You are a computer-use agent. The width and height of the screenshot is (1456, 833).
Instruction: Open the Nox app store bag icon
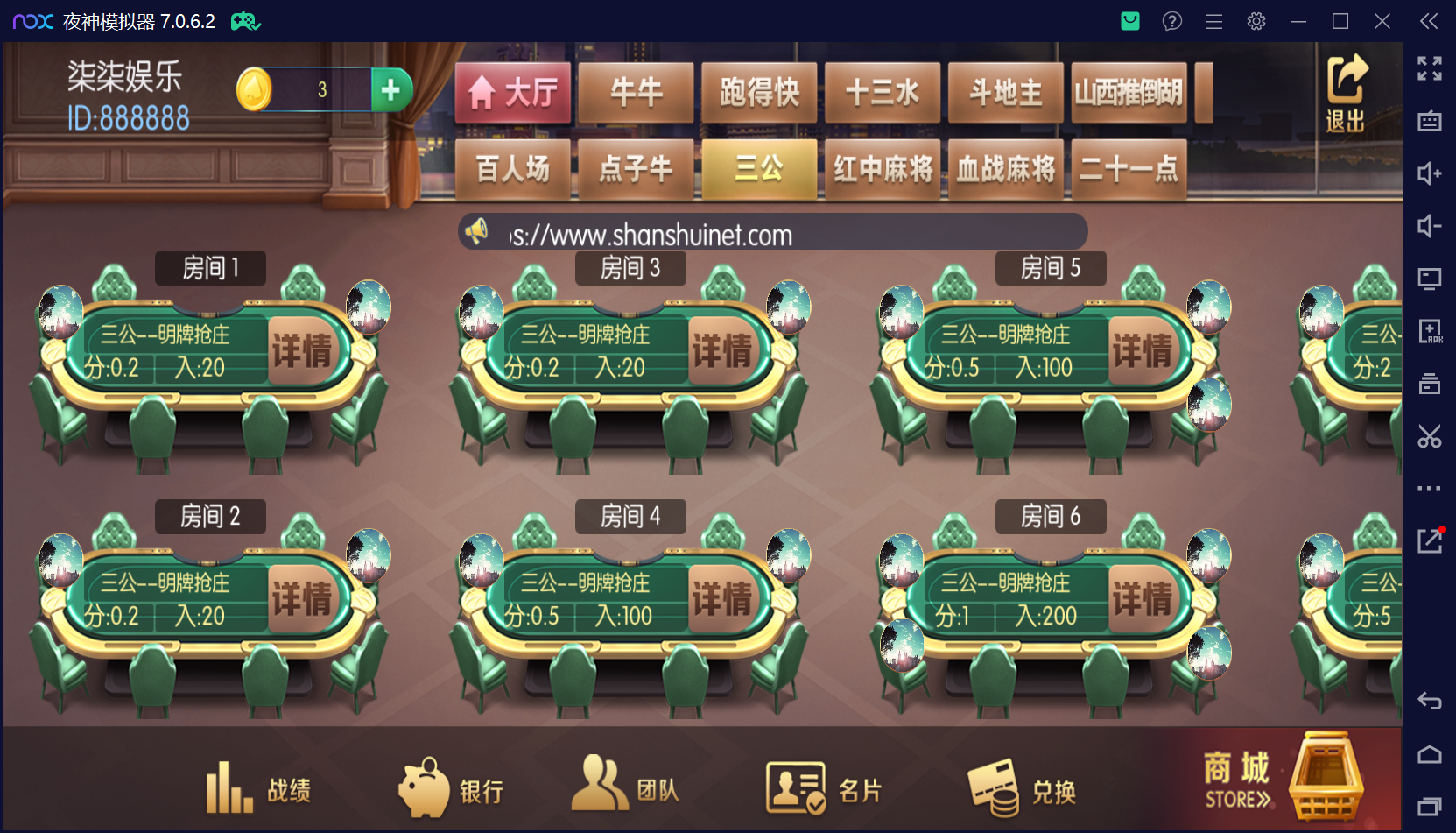(1129, 21)
